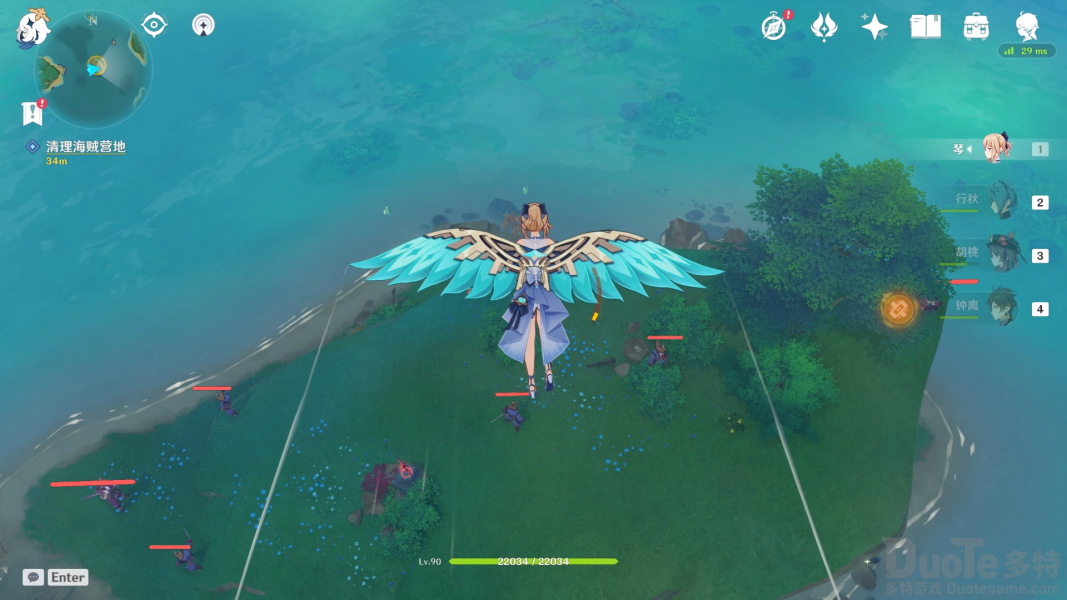Click the target icon beside the minimap
Image resolution: width=1067 pixels, height=600 pixels.
point(154,24)
